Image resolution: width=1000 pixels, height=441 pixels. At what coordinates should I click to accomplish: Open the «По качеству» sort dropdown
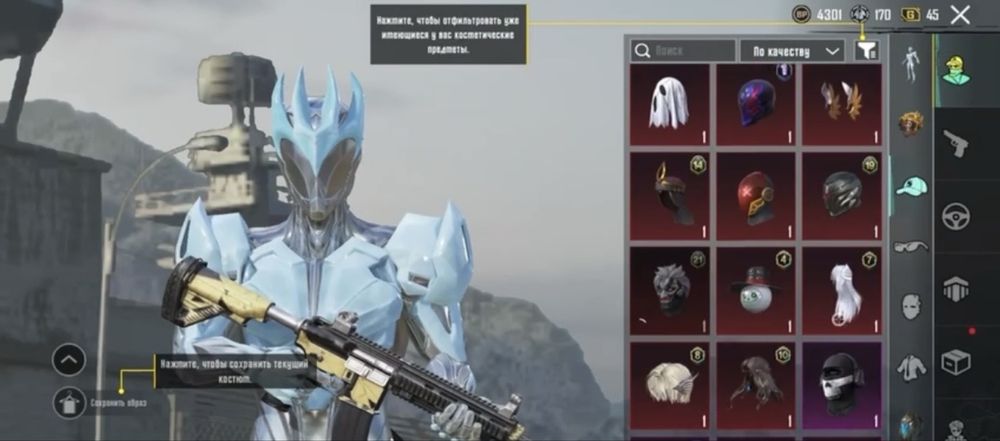point(792,50)
